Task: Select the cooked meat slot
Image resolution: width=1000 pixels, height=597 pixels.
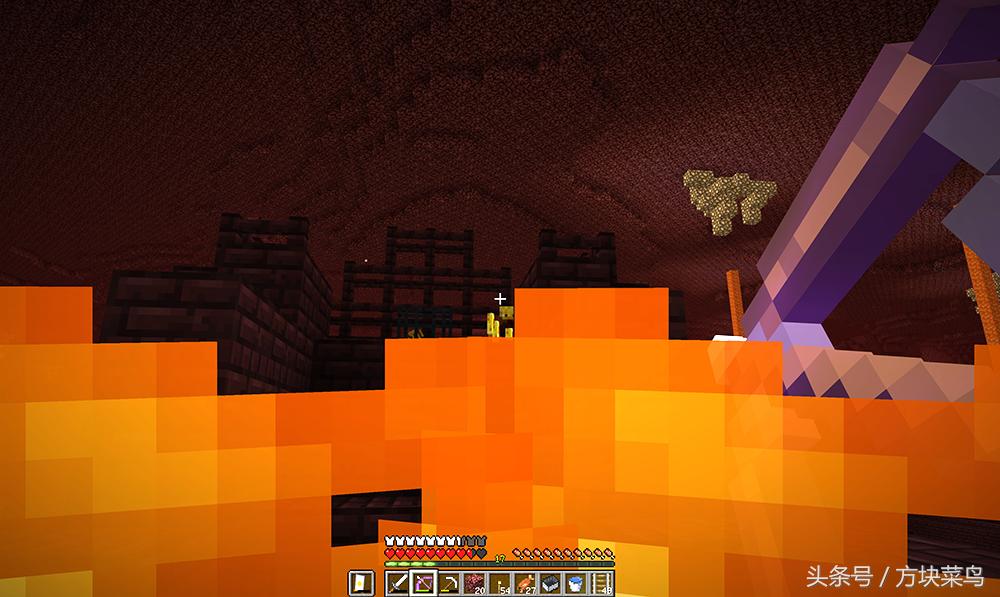Action: (526, 582)
